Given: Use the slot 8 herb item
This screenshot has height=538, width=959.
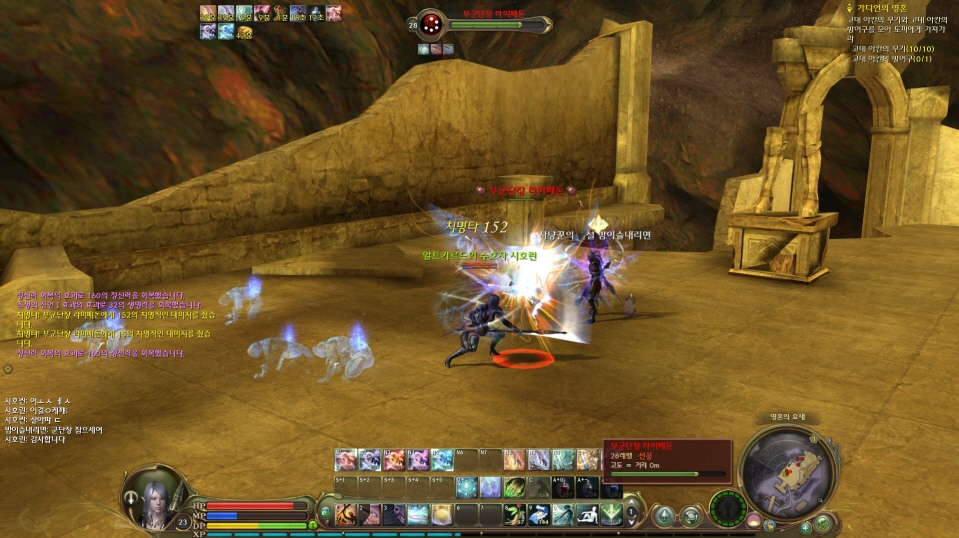Looking at the screenshot, I should (515, 514).
